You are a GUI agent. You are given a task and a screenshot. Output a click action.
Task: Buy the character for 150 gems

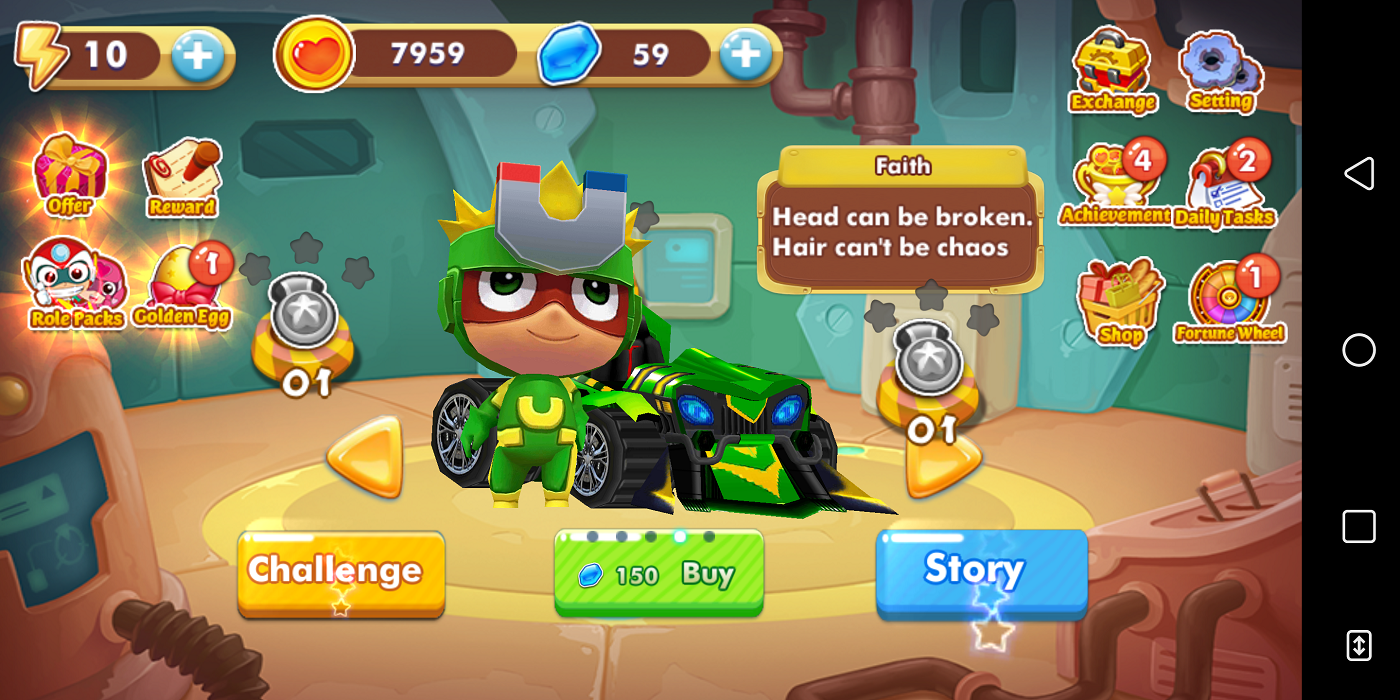point(659,573)
